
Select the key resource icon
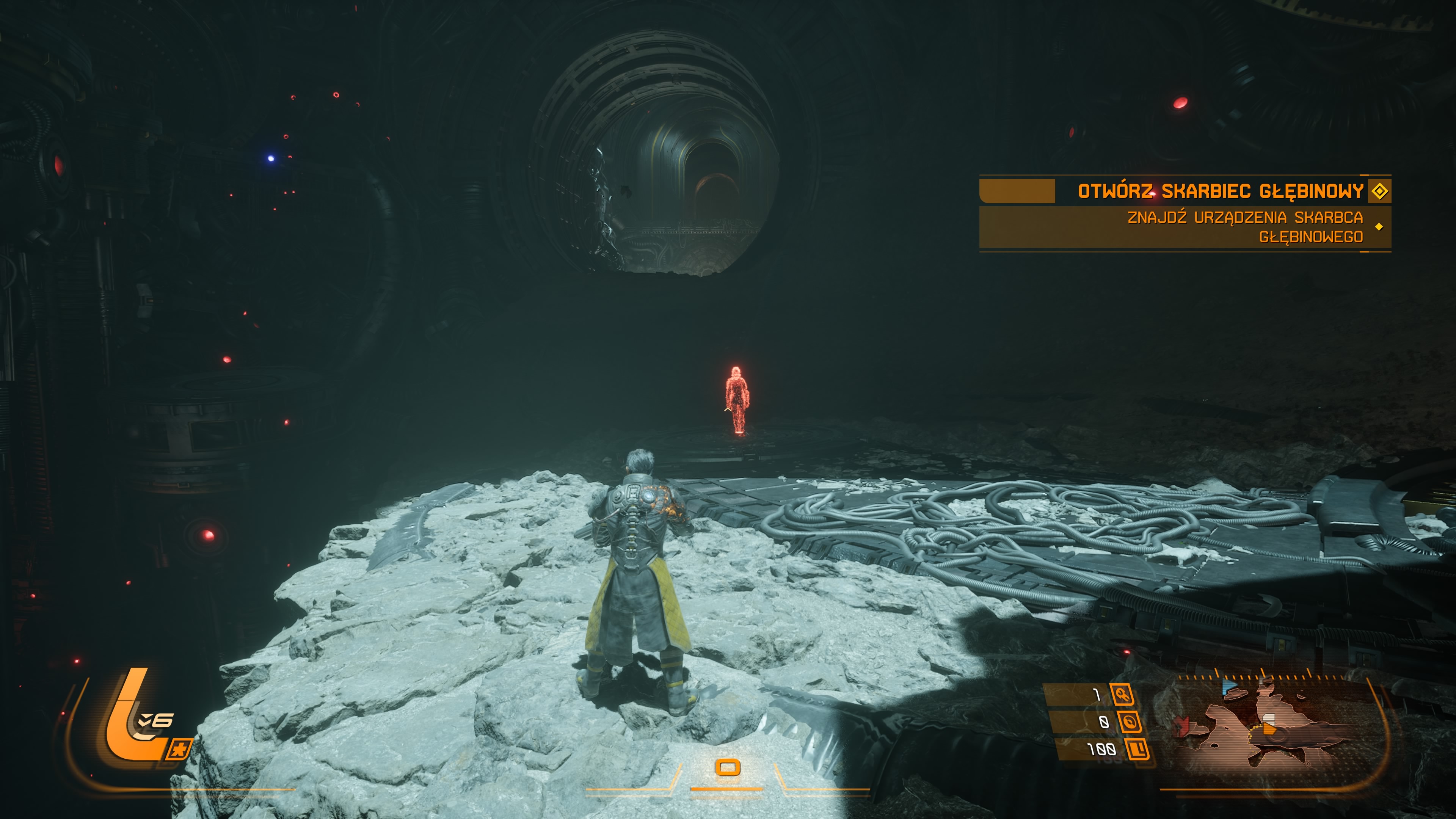1122,694
